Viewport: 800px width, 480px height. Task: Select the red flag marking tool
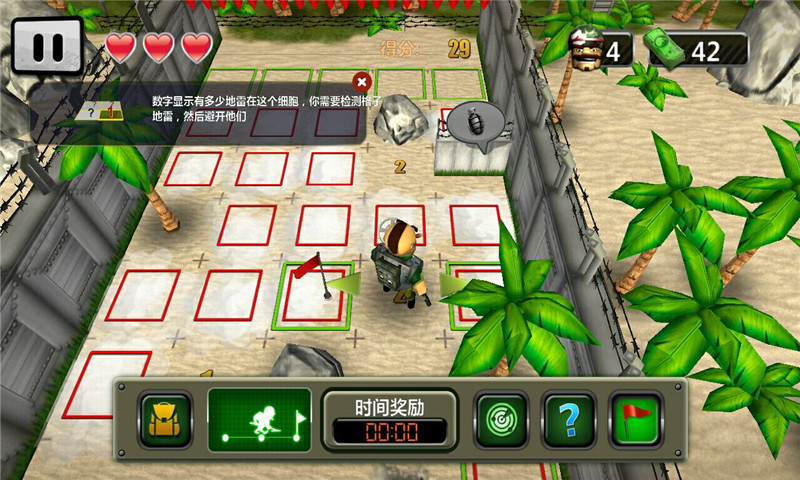(636, 419)
